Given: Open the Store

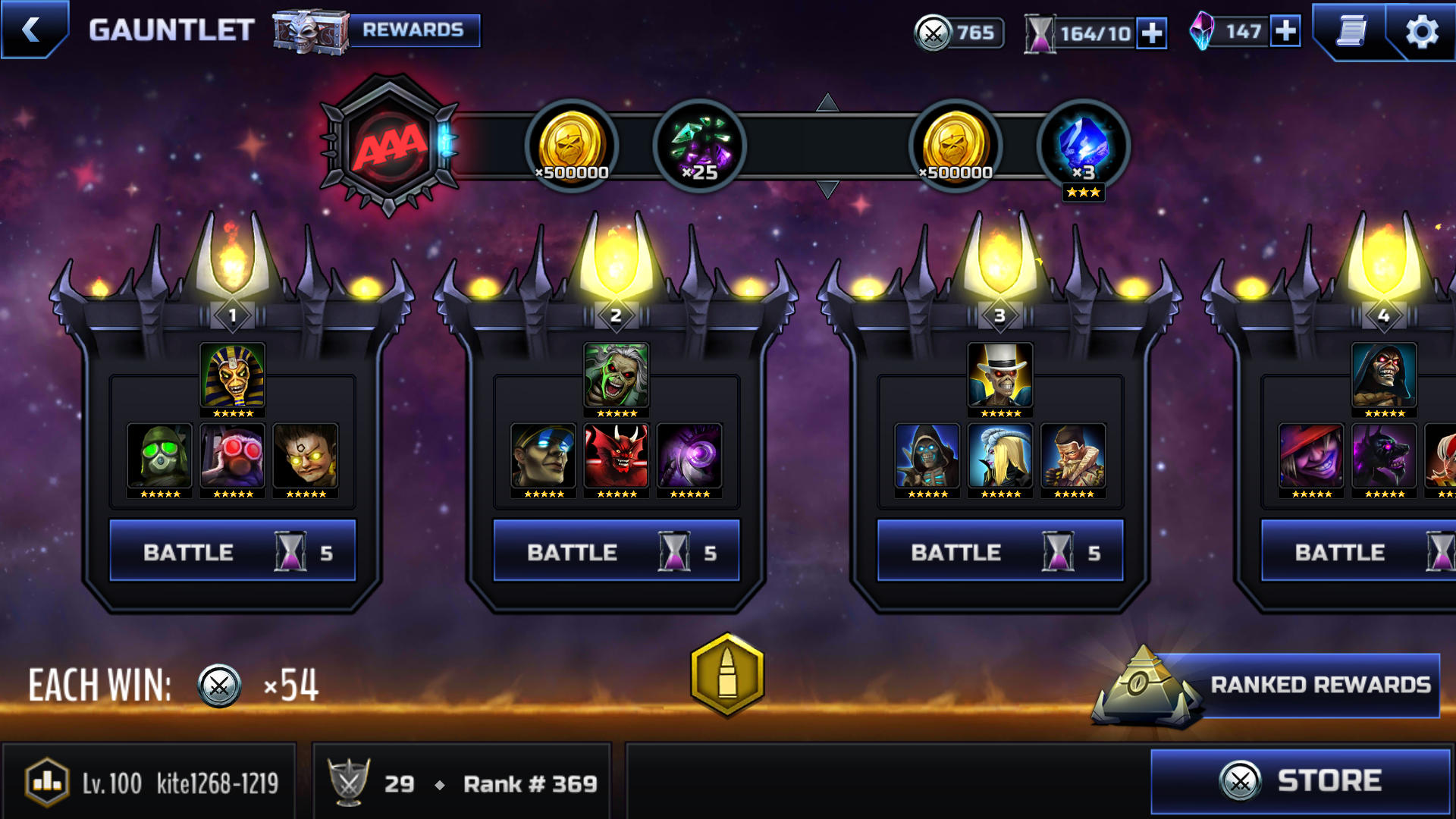Looking at the screenshot, I should point(1300,780).
